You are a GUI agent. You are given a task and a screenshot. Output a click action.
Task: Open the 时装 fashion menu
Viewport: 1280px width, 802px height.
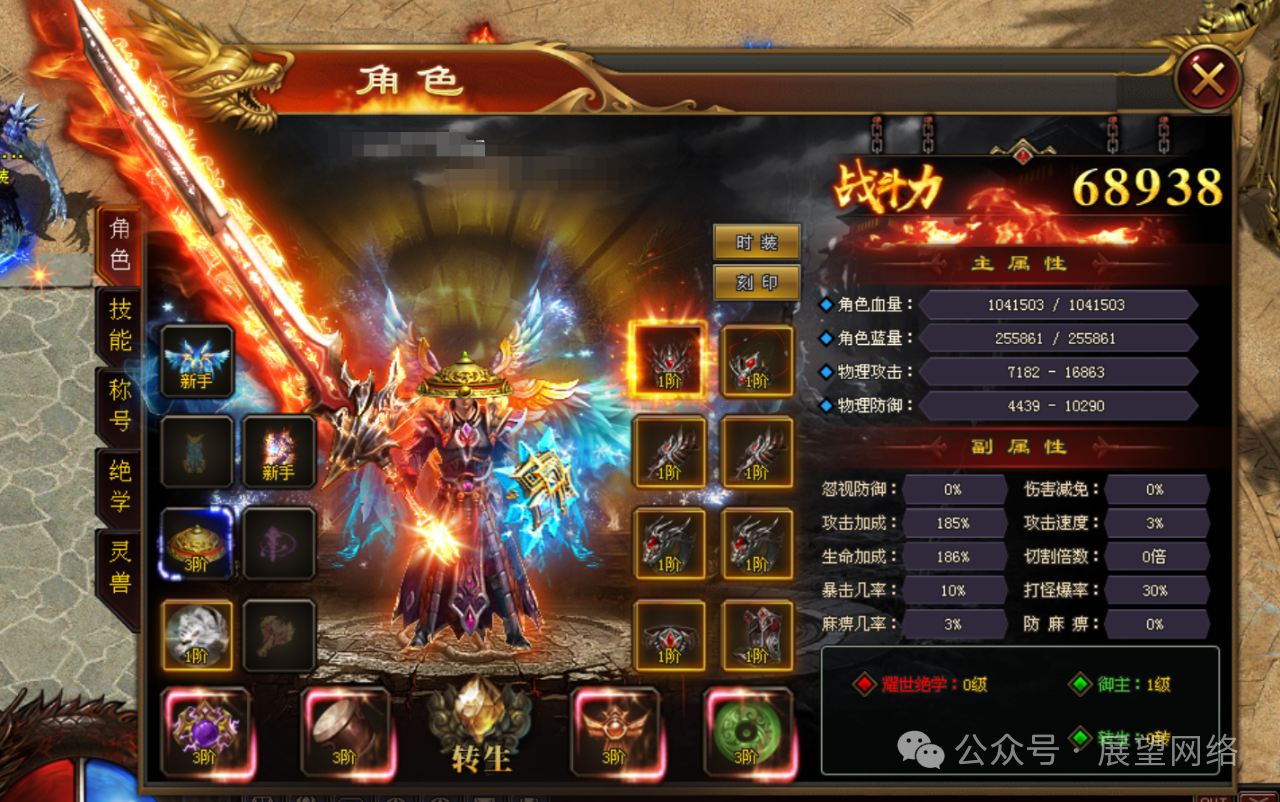(x=756, y=242)
